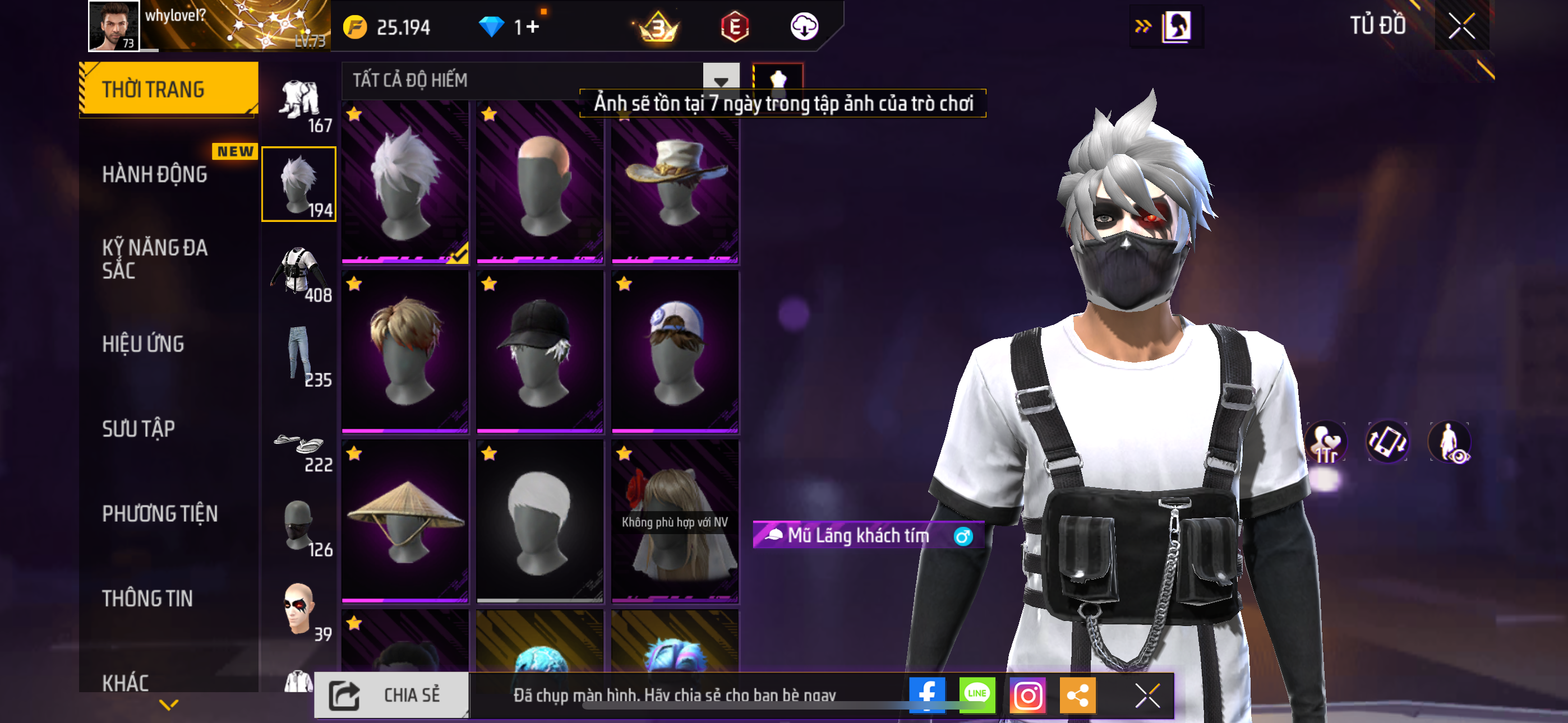This screenshot has height=723, width=1568.
Task: Dismiss the screenshot share bar
Action: pos(1147,695)
